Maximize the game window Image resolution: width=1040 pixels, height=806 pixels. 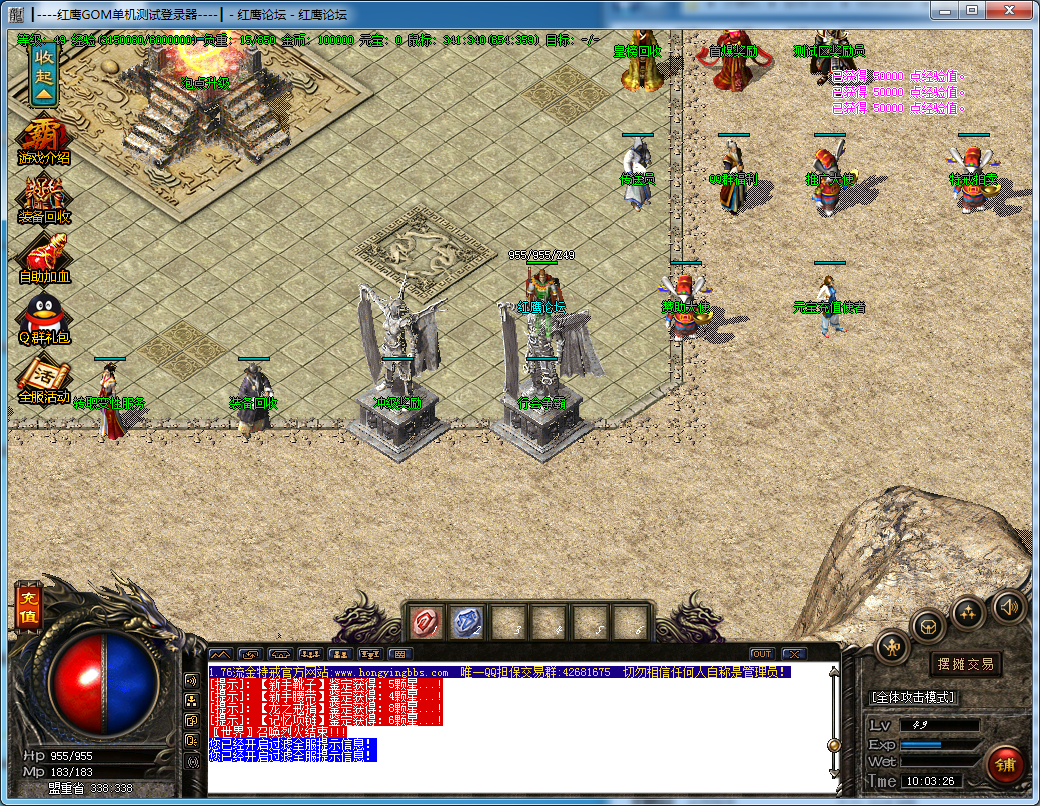tap(971, 10)
